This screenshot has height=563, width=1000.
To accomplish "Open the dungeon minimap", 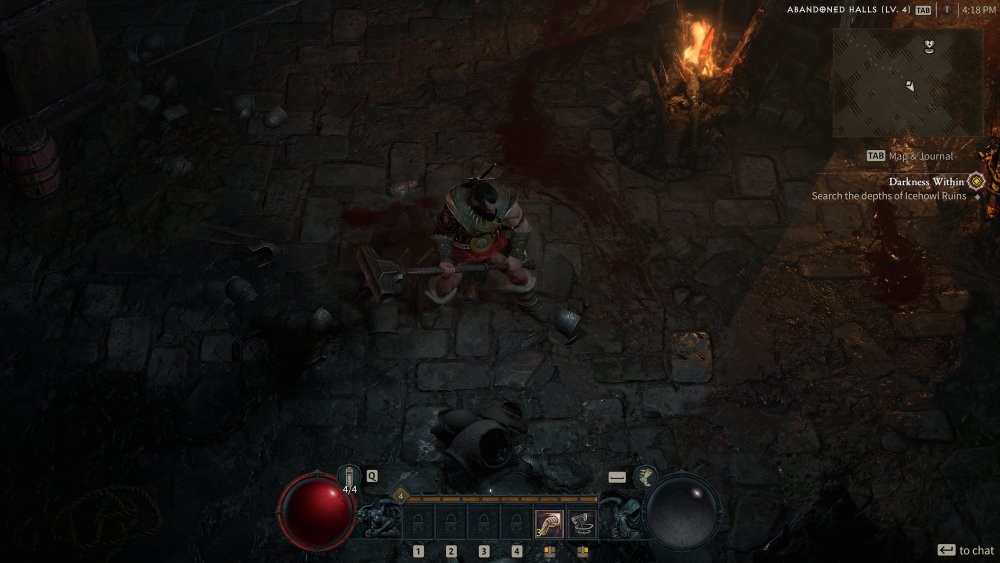I will coord(908,82).
